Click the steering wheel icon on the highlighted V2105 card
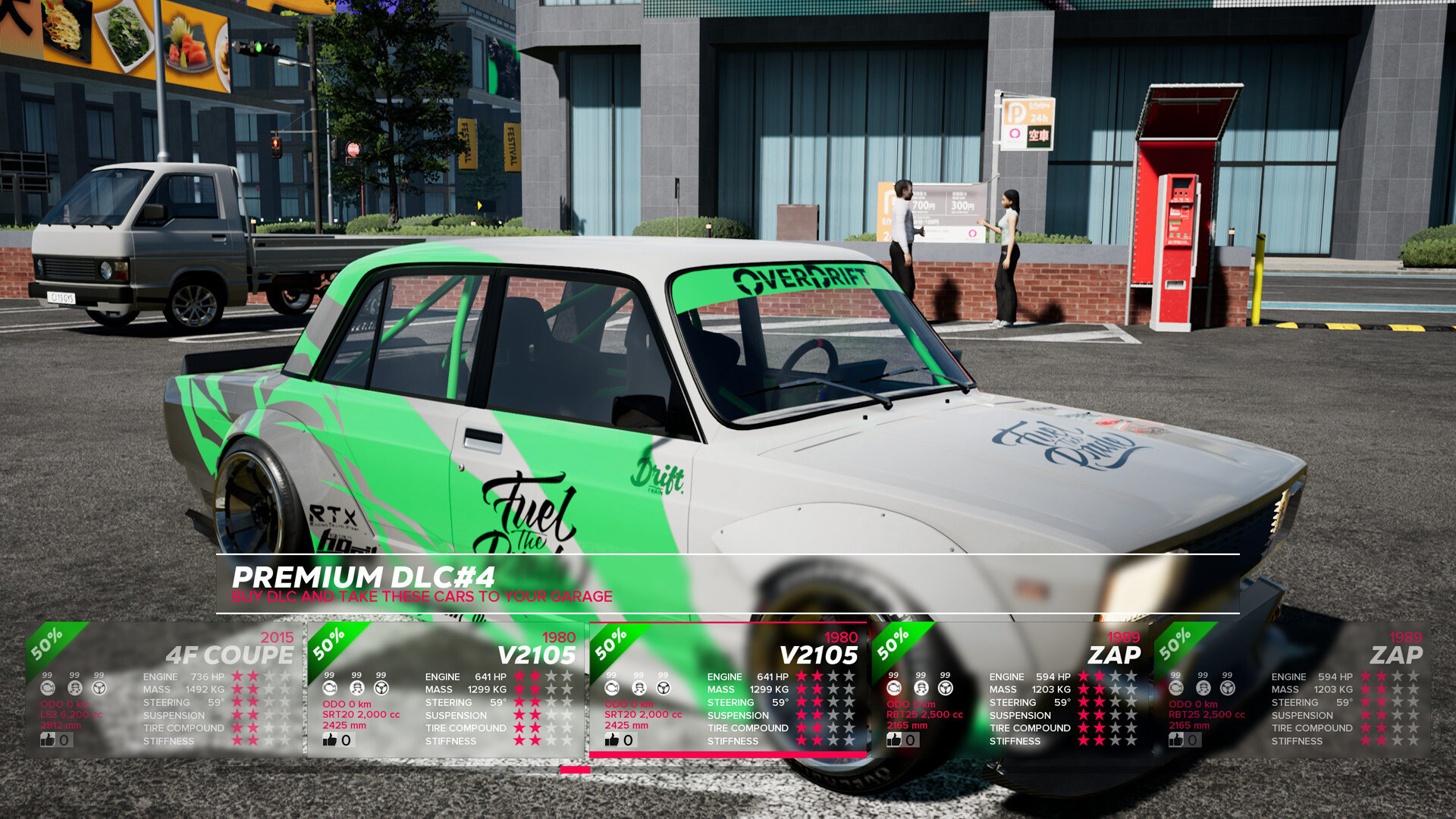Image resolution: width=1456 pixels, height=819 pixels. [662, 688]
